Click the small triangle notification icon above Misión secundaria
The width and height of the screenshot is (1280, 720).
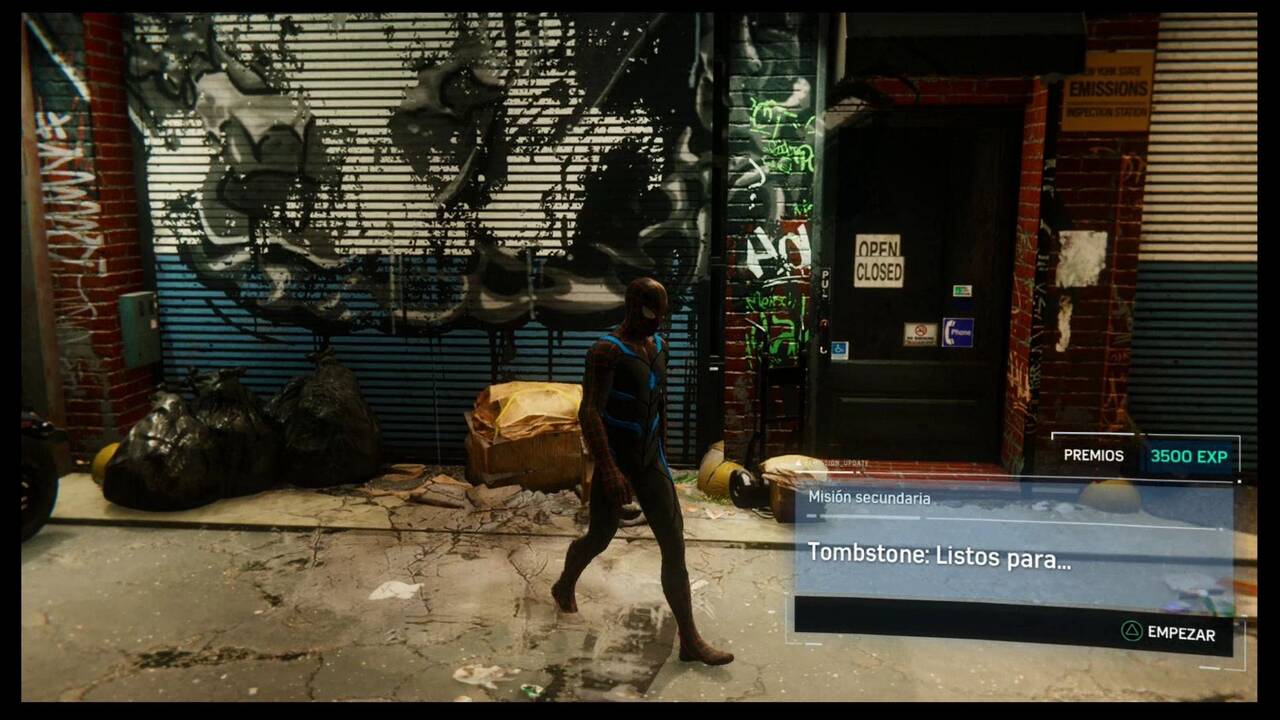point(798,462)
